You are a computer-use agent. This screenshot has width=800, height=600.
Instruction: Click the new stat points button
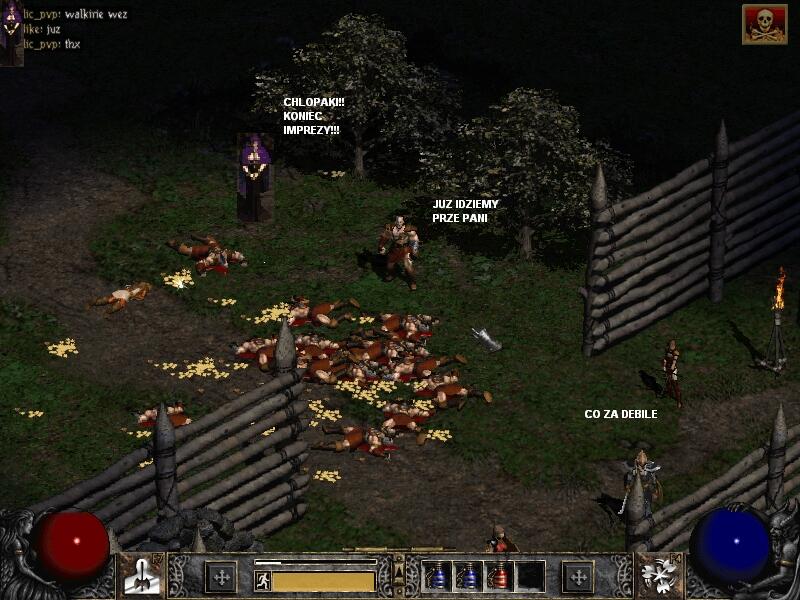pyautogui.click(x=220, y=576)
